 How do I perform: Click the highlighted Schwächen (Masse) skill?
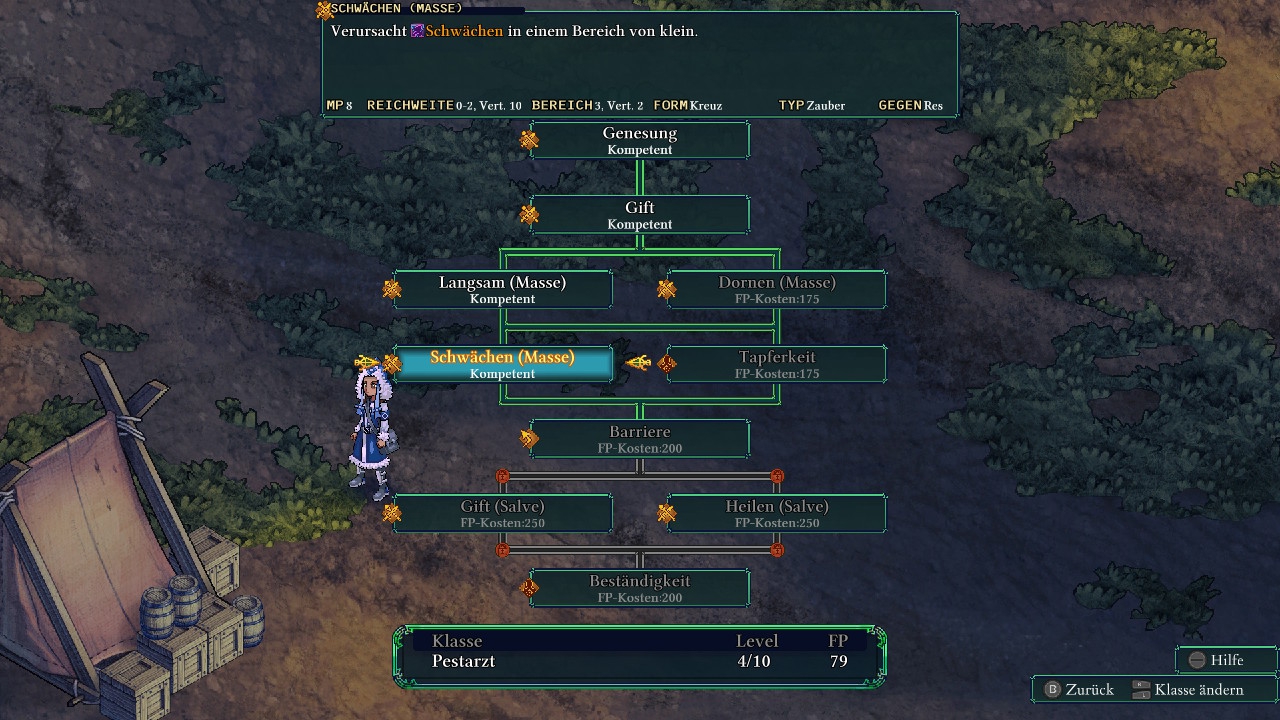502,364
